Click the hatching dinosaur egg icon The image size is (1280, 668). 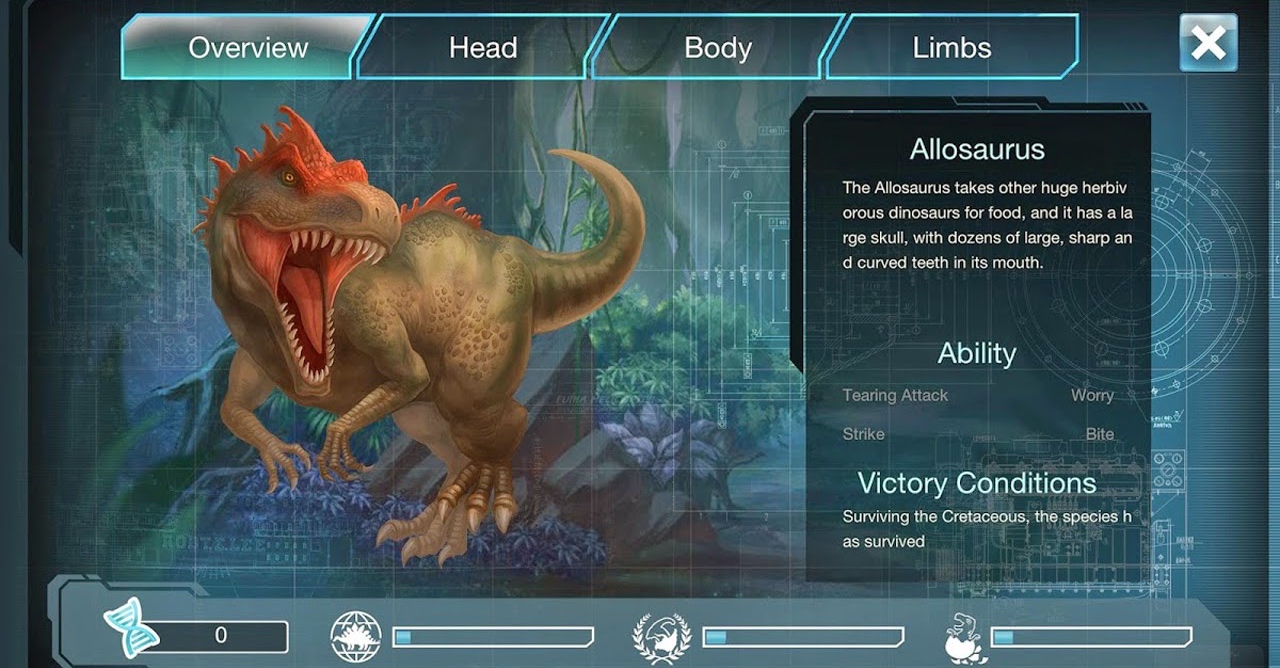(966, 638)
